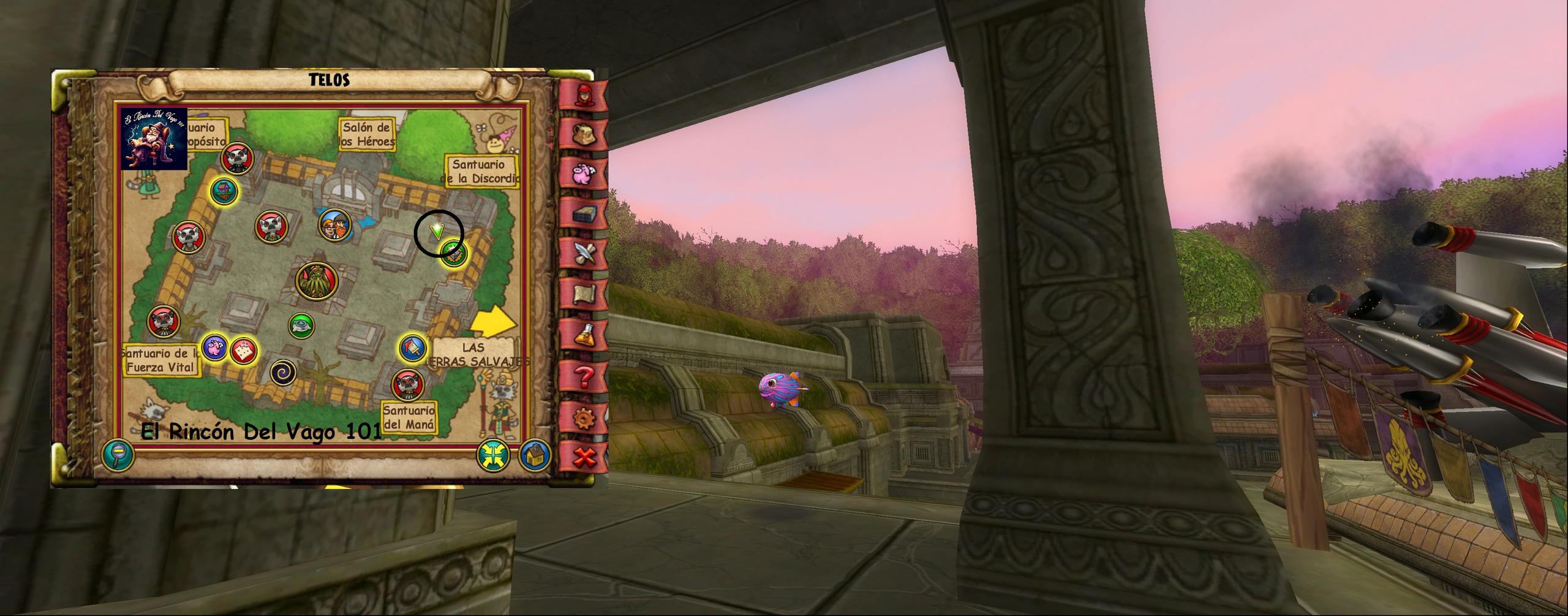This screenshot has width=1568, height=616.
Task: Select the parchment map tab
Action: tap(581, 294)
